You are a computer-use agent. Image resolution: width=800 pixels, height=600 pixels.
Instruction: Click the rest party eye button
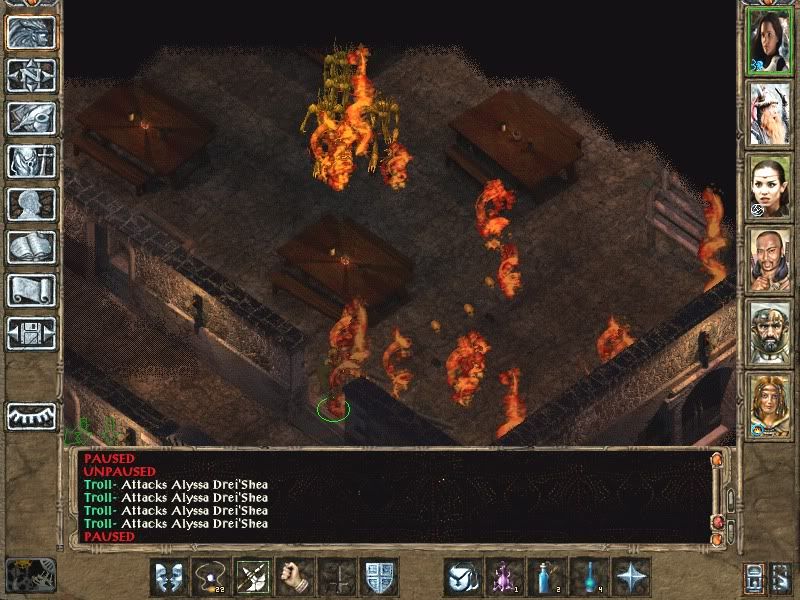point(31,415)
